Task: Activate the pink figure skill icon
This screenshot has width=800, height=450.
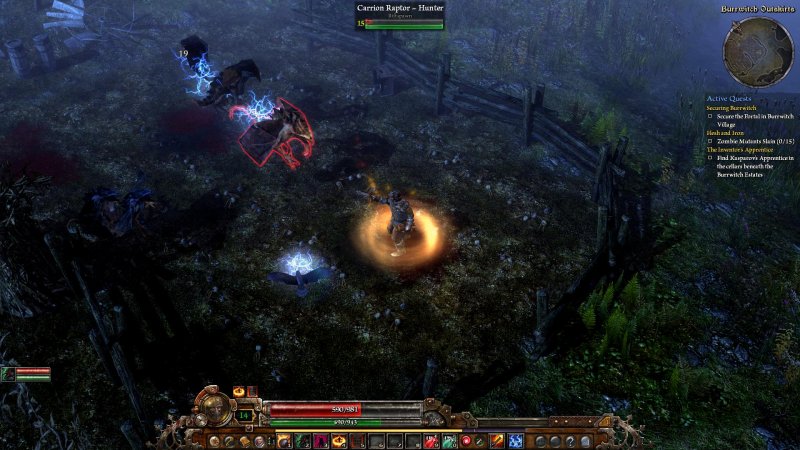Action: [319, 441]
